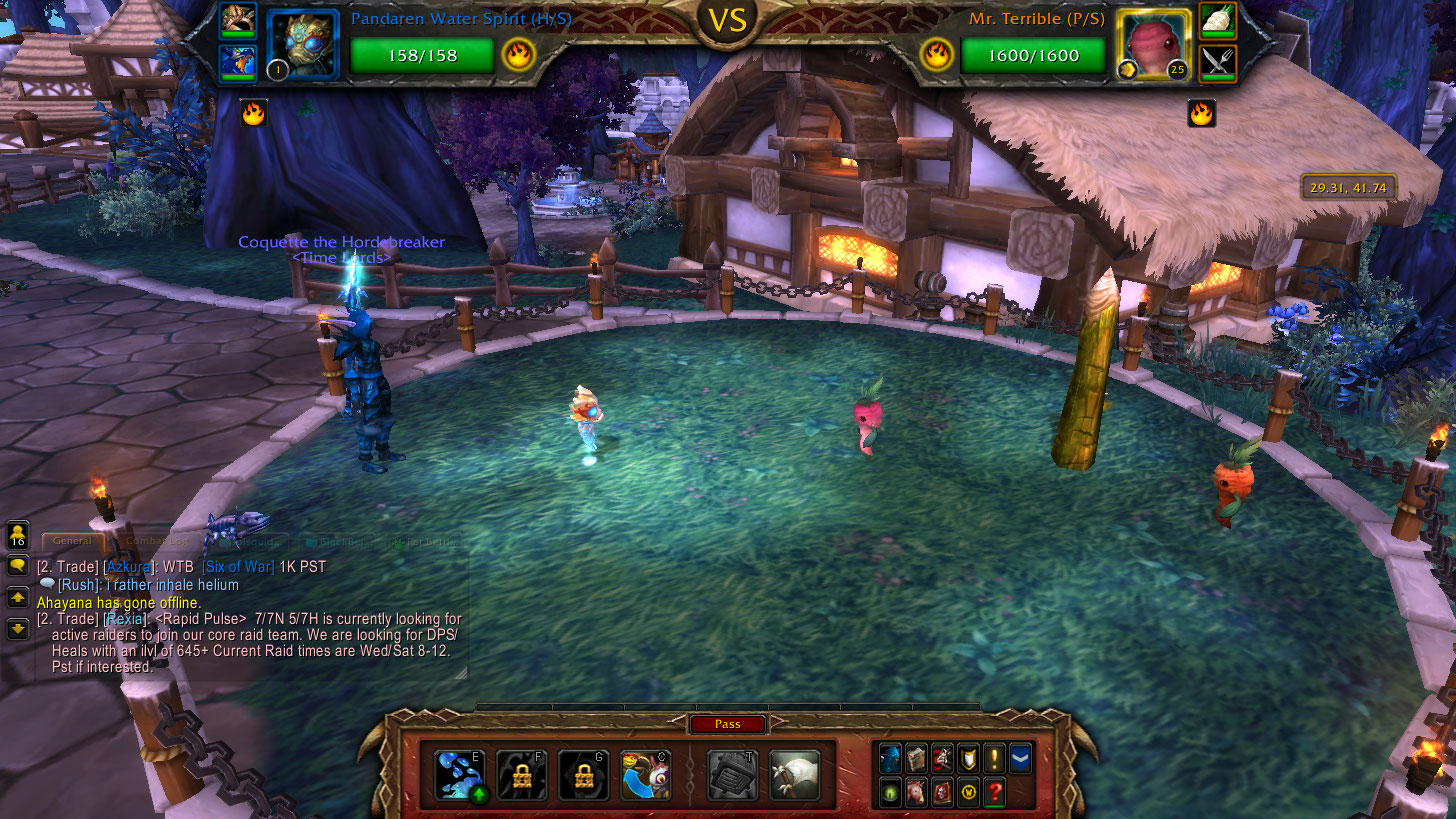This screenshot has width=1456, height=819.
Task: Open the red question mark help button
Action: tap(994, 793)
